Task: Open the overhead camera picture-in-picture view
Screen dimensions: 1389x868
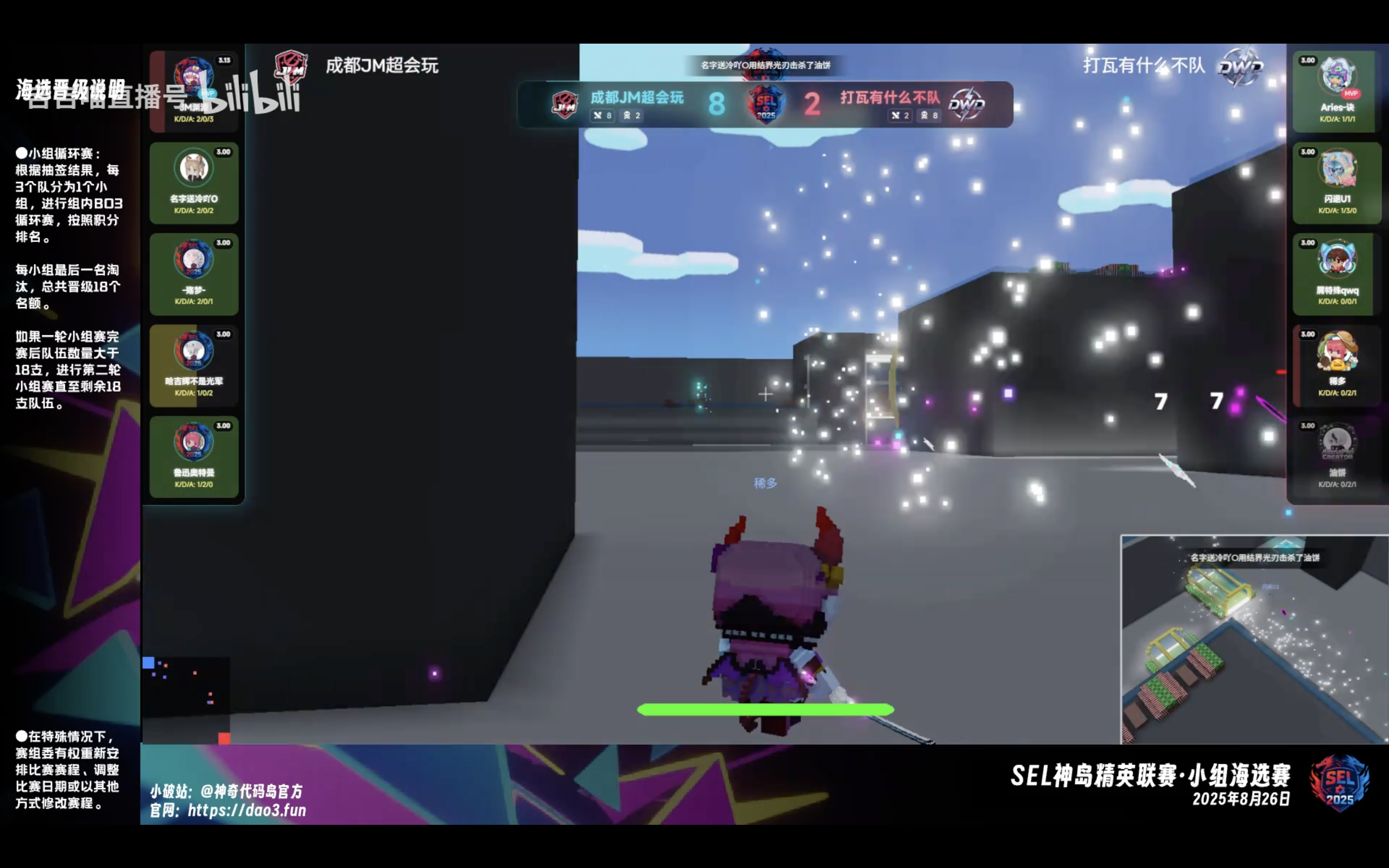Action: coord(1254,639)
